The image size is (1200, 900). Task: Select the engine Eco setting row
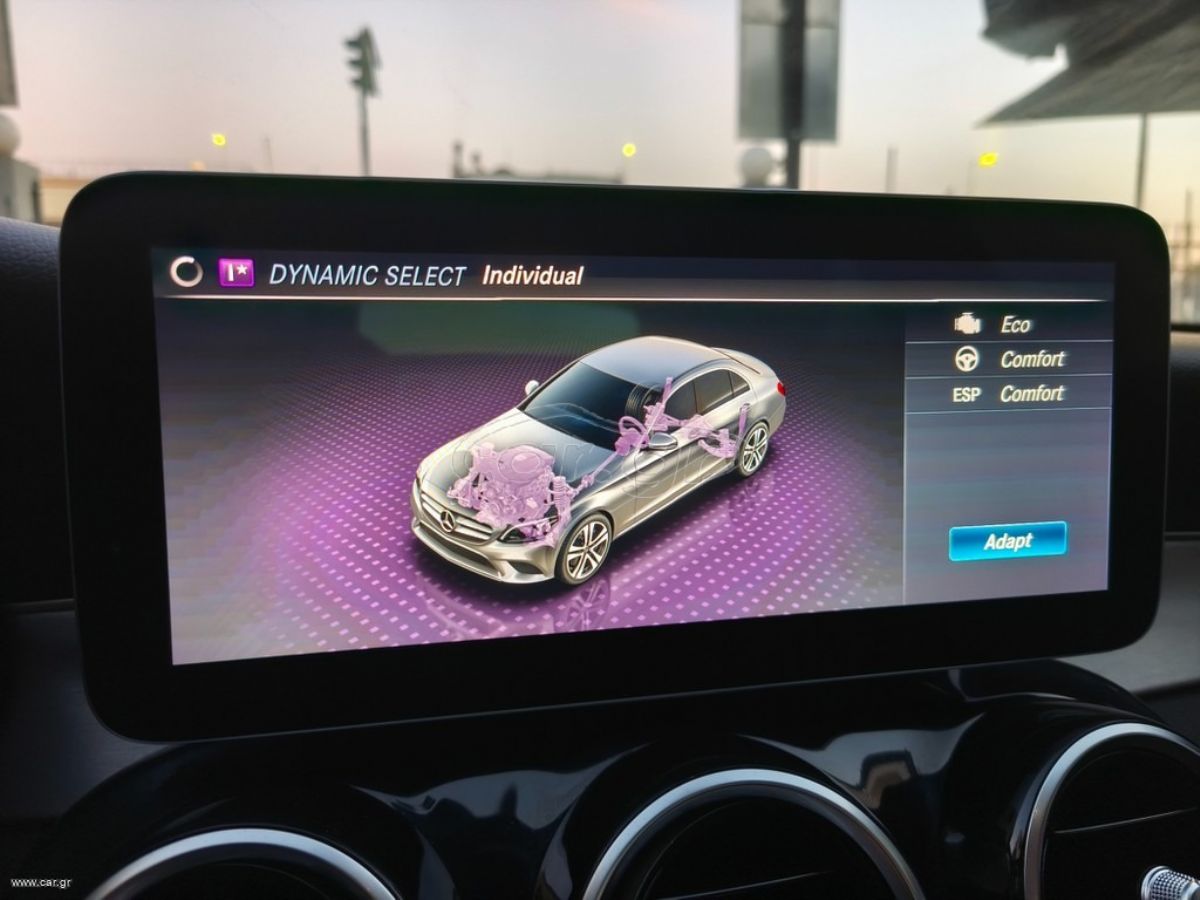(1008, 324)
